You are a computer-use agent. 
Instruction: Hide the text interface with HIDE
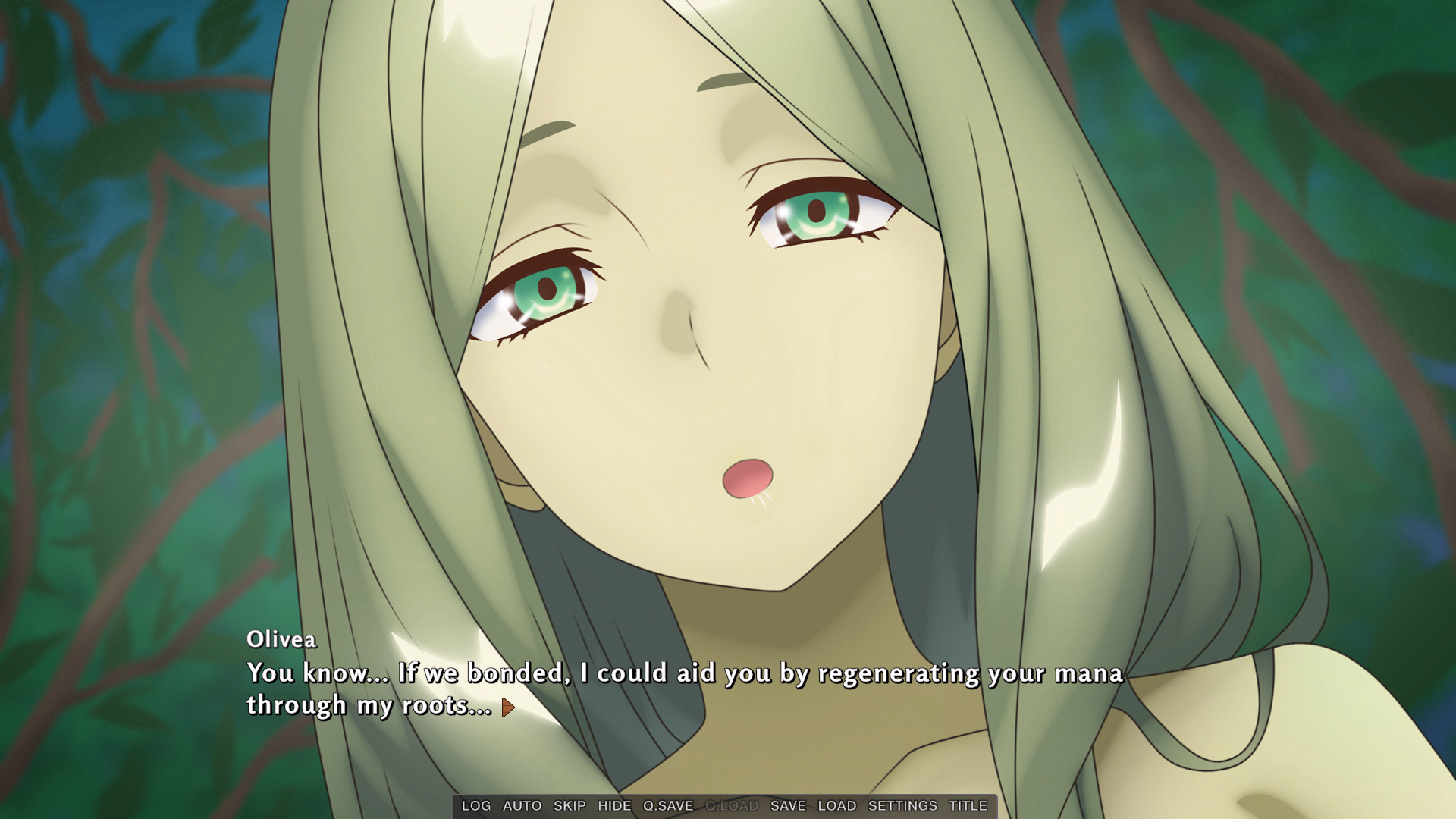(x=614, y=806)
